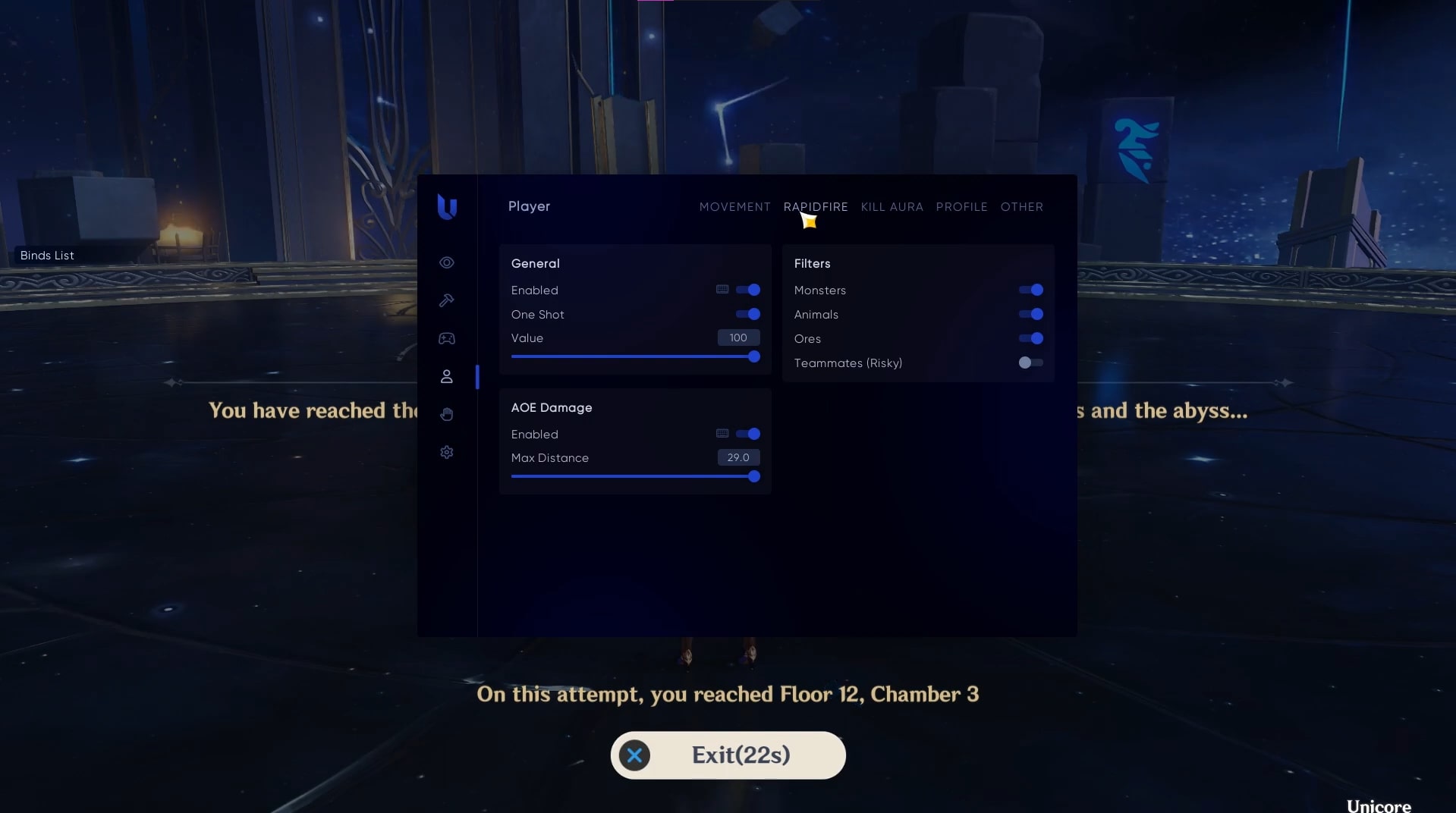
Task: Toggle AOE Damage Enabled switch
Action: (x=748, y=434)
